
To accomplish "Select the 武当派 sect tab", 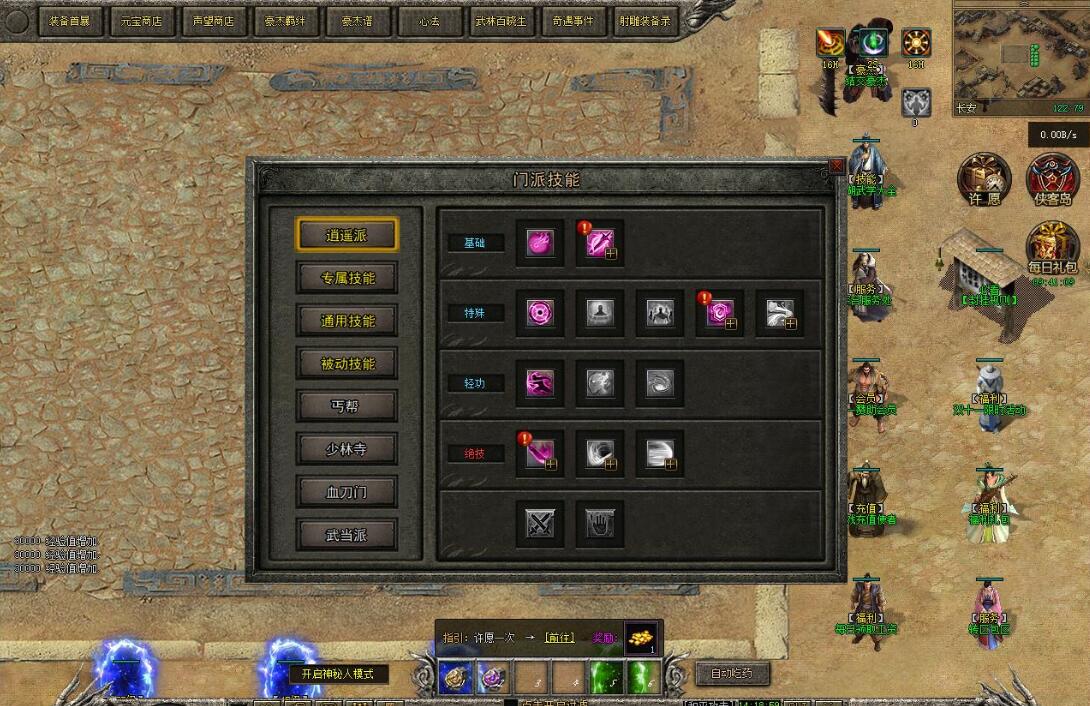I will (x=347, y=535).
